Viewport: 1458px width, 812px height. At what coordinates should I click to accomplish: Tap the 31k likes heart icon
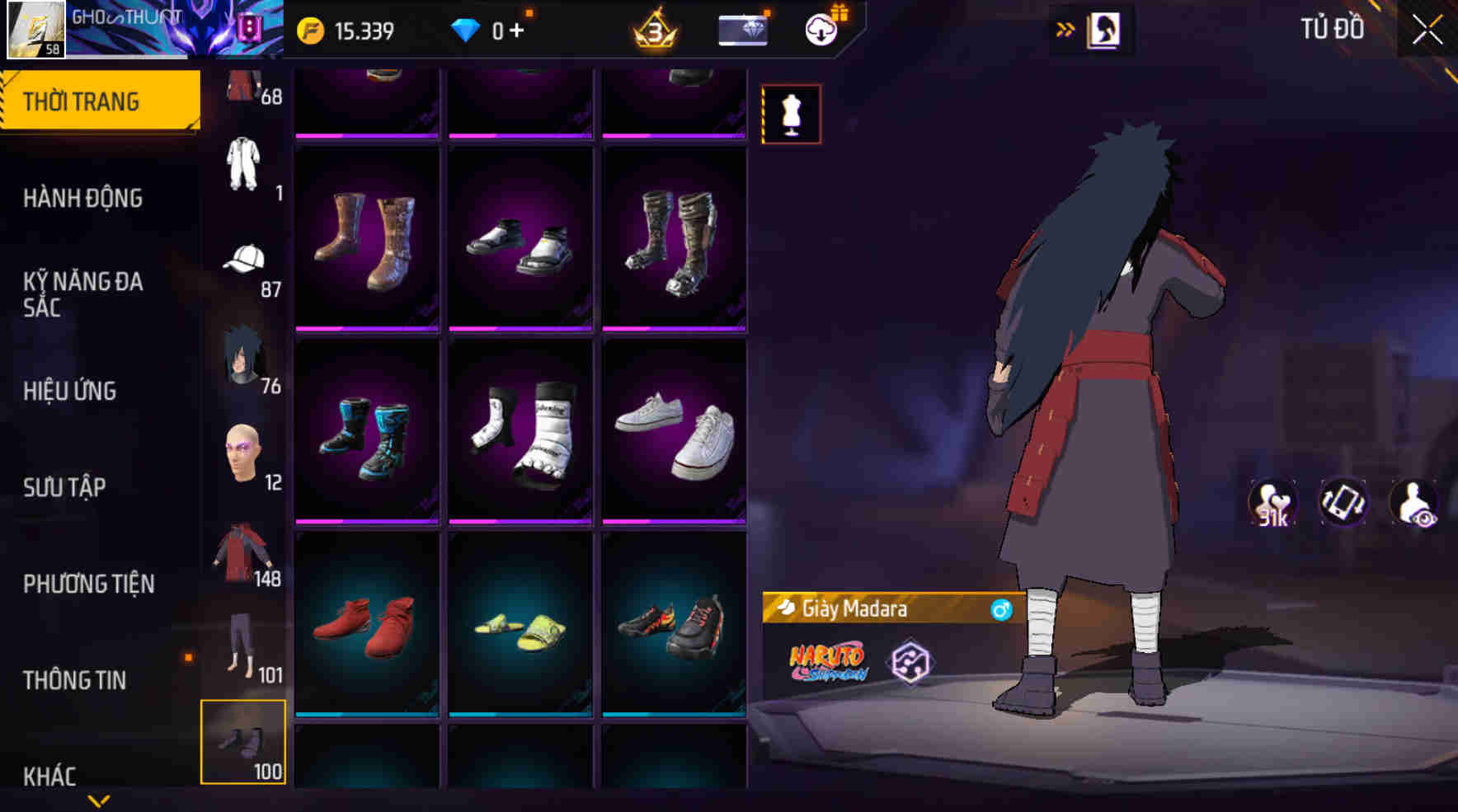1274,501
